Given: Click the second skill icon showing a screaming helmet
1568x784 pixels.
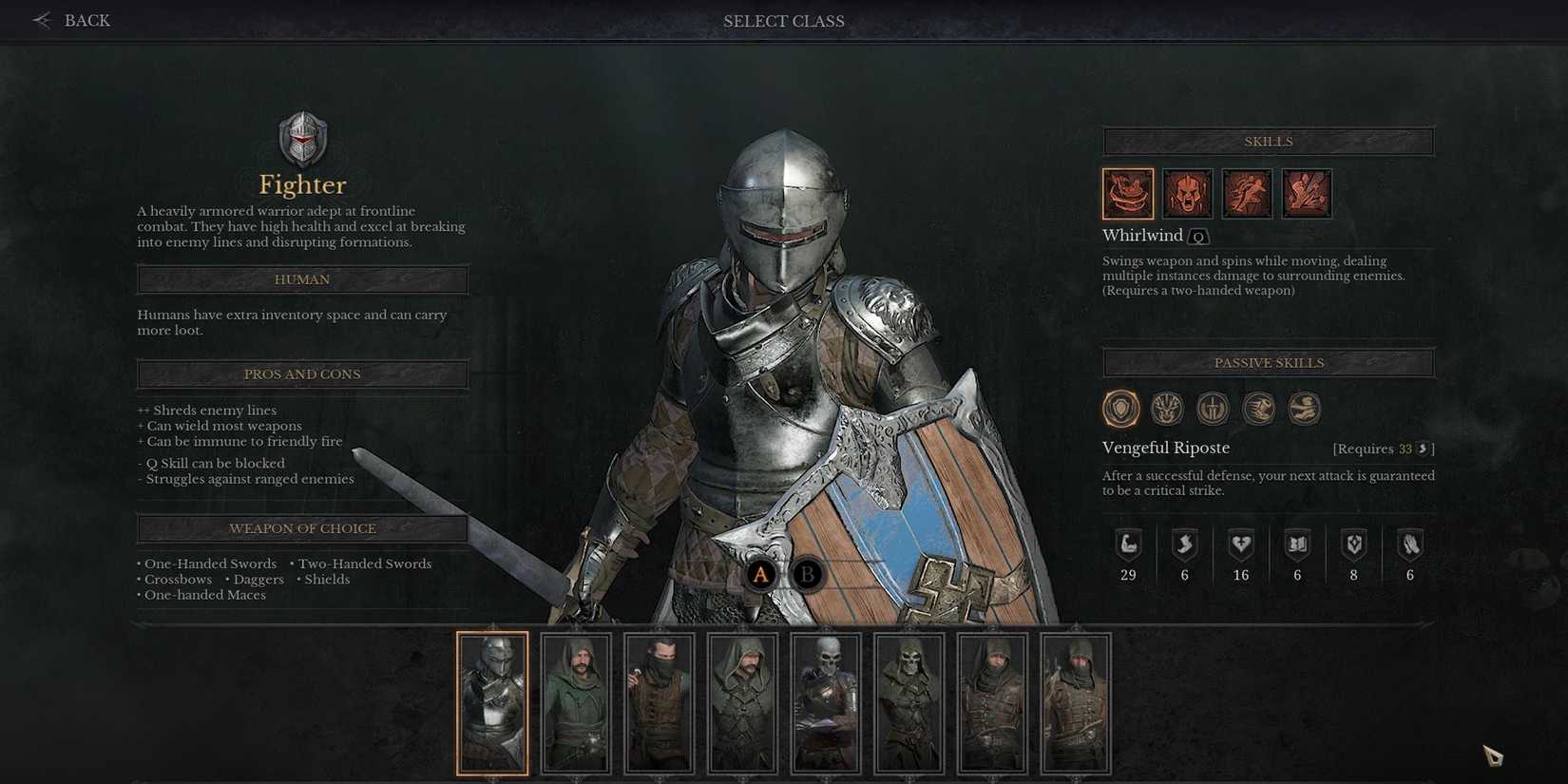Looking at the screenshot, I should tap(1187, 192).
